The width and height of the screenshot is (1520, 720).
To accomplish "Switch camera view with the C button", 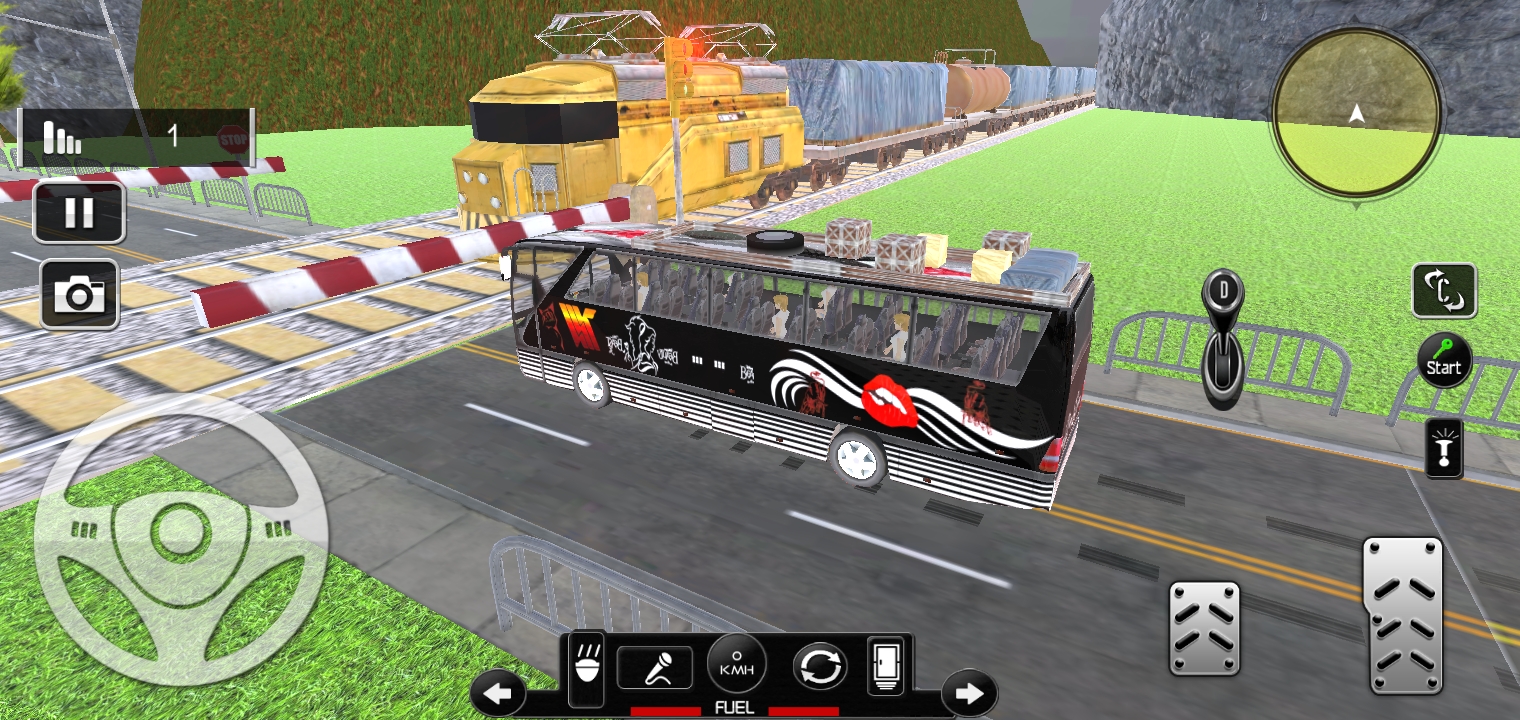I will coord(1444,291).
